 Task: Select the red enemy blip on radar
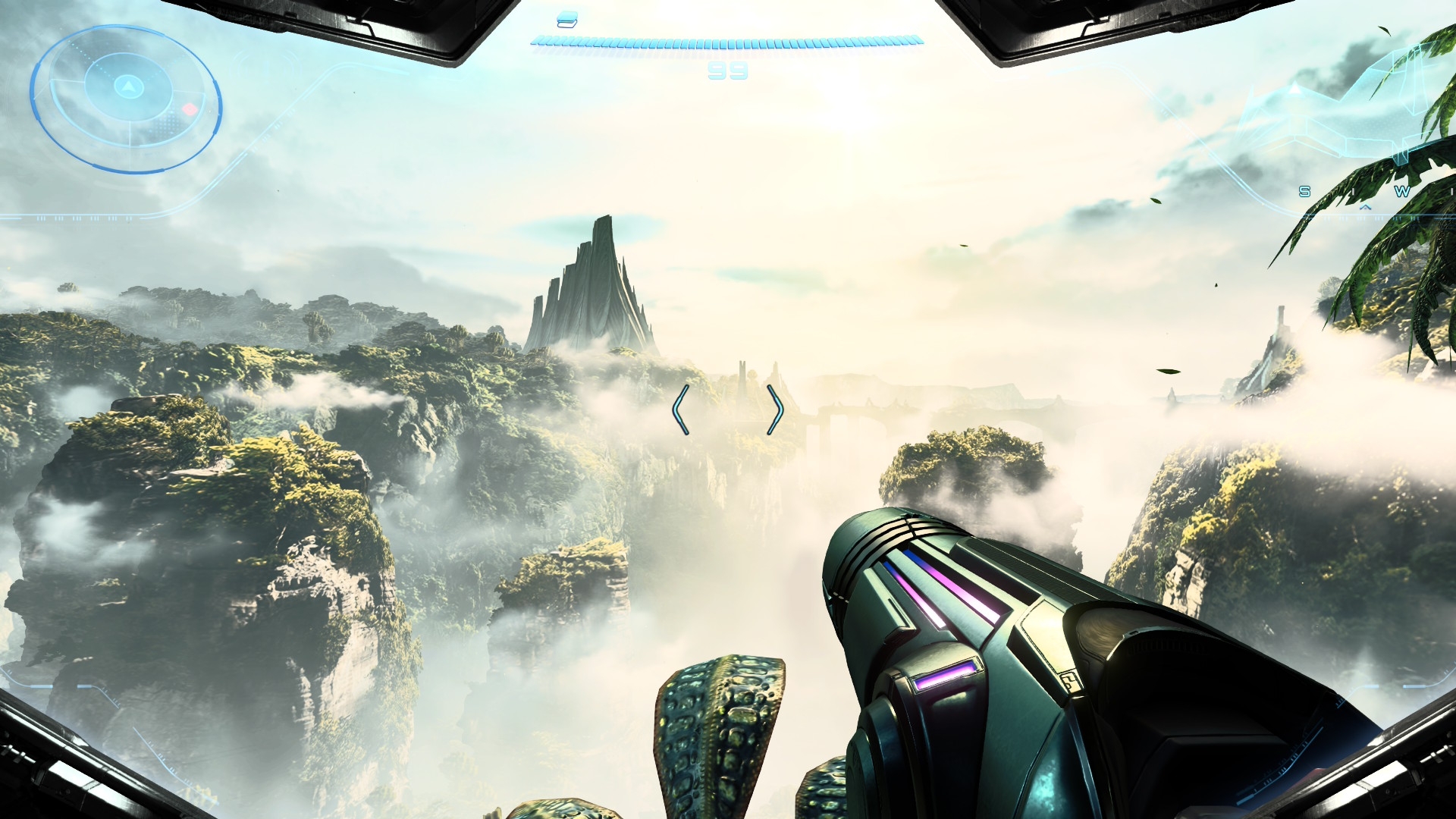click(x=190, y=109)
